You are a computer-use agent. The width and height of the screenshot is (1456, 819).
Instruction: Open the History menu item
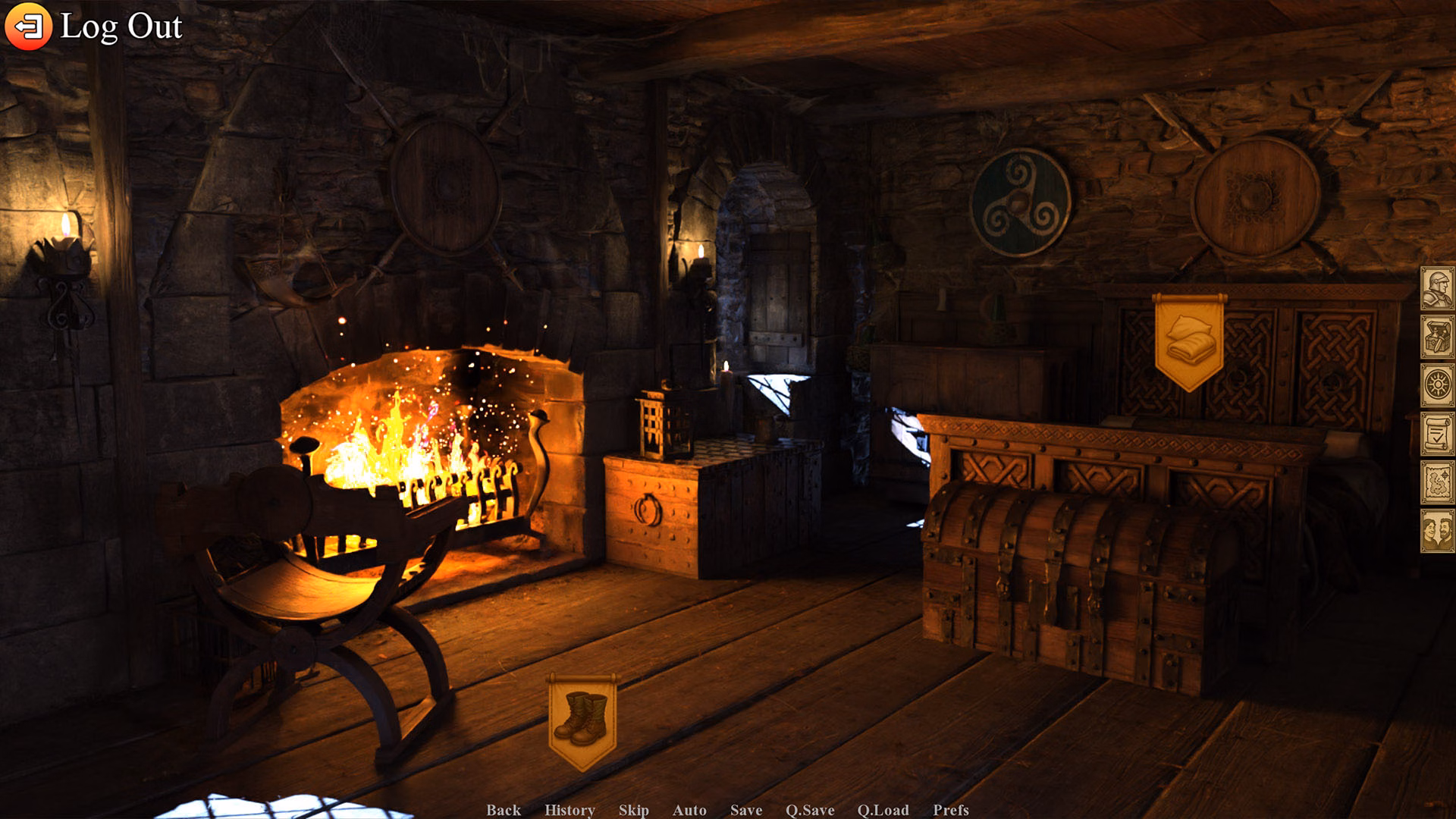[570, 811]
